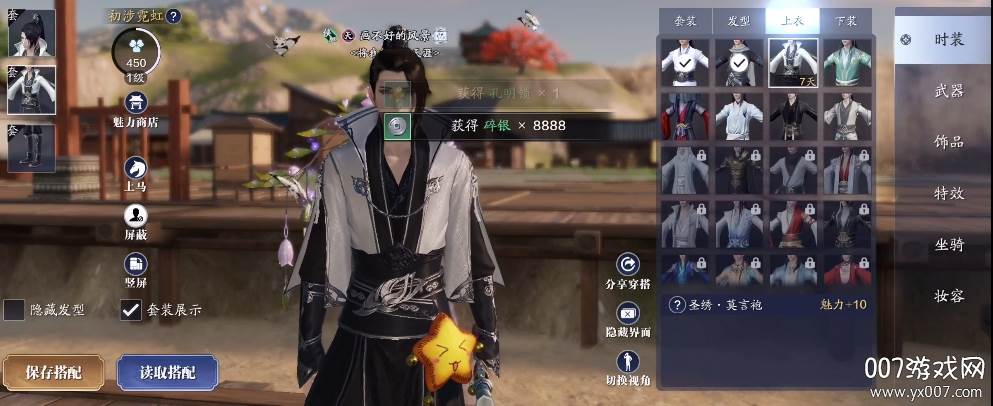Toggle the 套装展示 checkbox
The height and width of the screenshot is (406, 993).
[130, 310]
